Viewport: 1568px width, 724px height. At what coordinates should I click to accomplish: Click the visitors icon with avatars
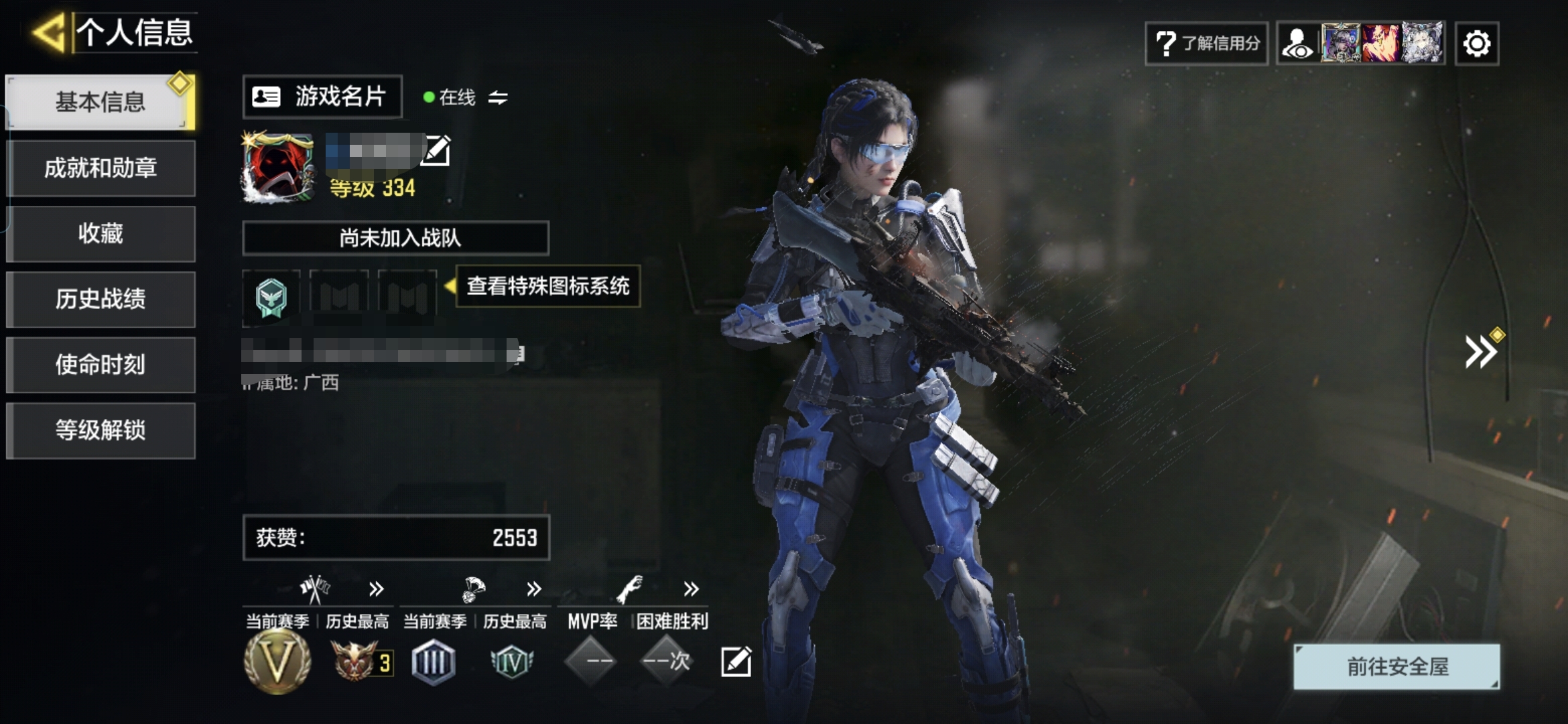pos(1360,44)
